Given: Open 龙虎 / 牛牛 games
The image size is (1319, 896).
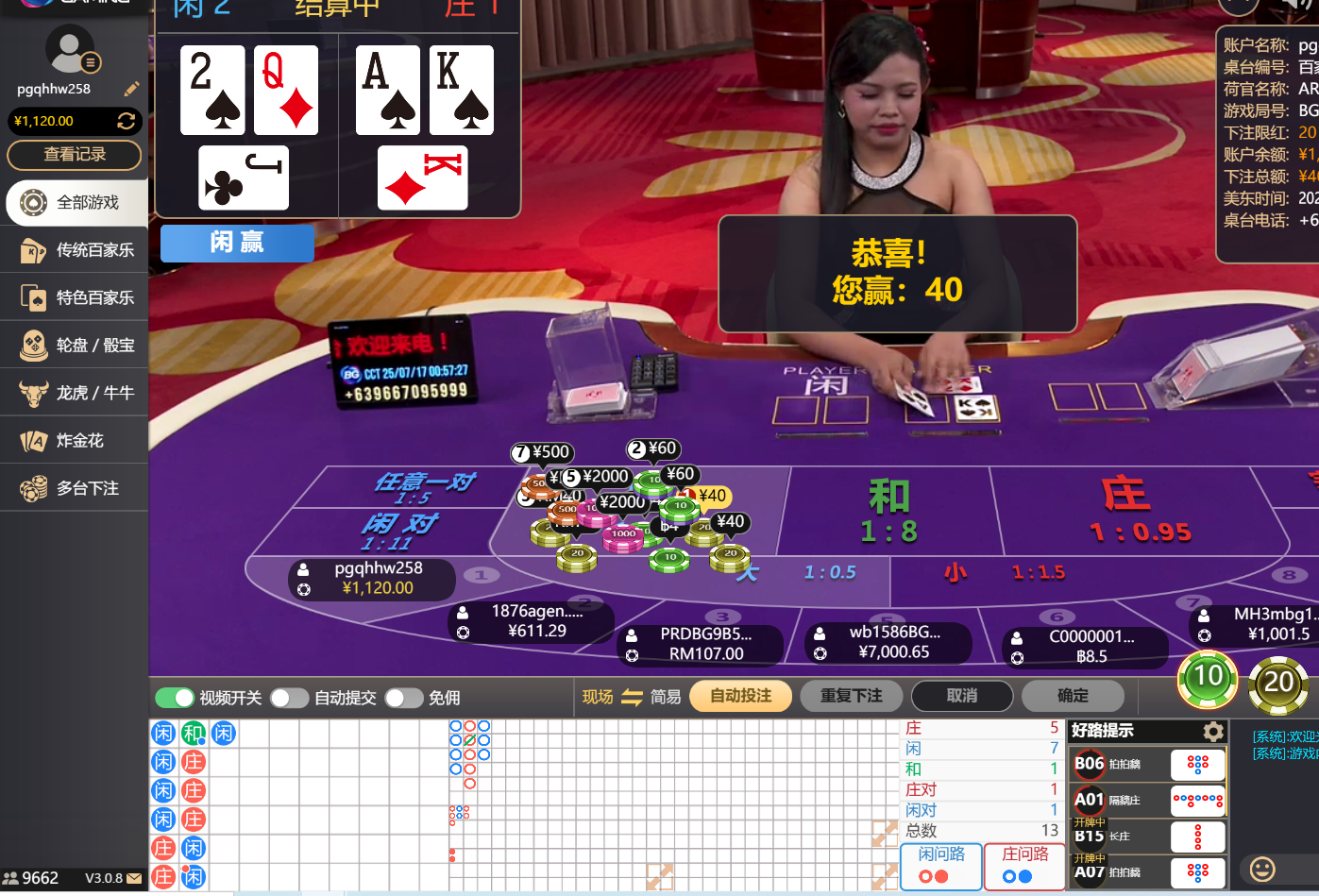Looking at the screenshot, I should (x=76, y=393).
